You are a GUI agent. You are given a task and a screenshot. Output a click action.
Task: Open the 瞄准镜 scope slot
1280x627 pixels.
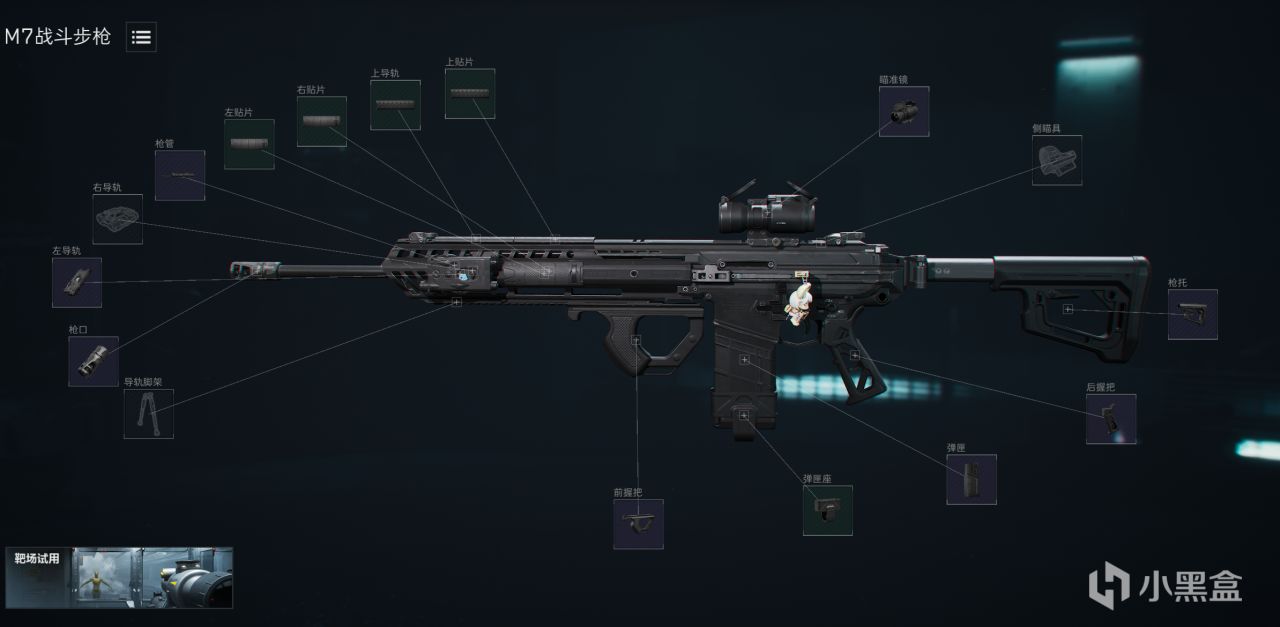(x=904, y=111)
